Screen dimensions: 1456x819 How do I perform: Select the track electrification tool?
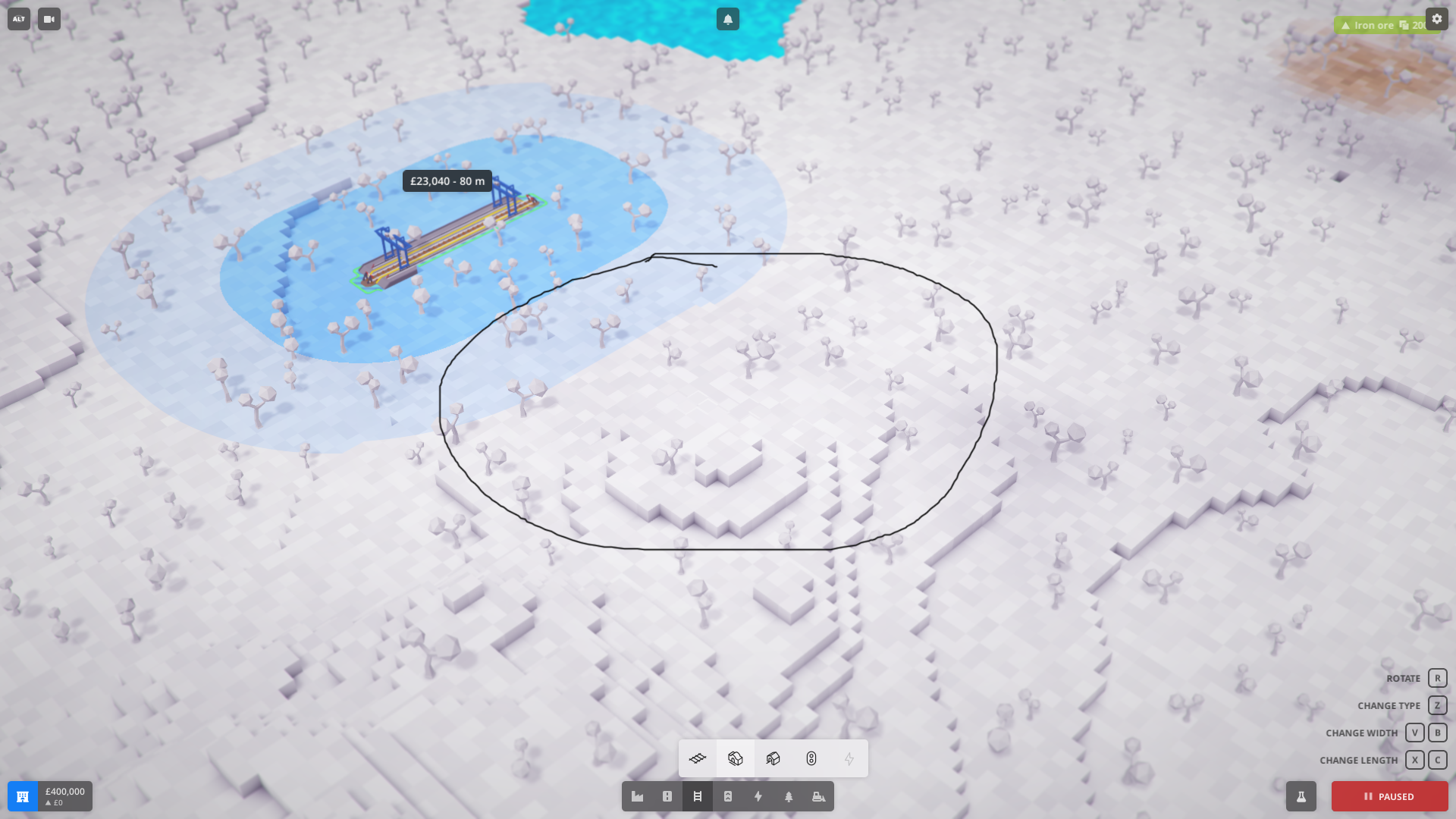coord(849,758)
